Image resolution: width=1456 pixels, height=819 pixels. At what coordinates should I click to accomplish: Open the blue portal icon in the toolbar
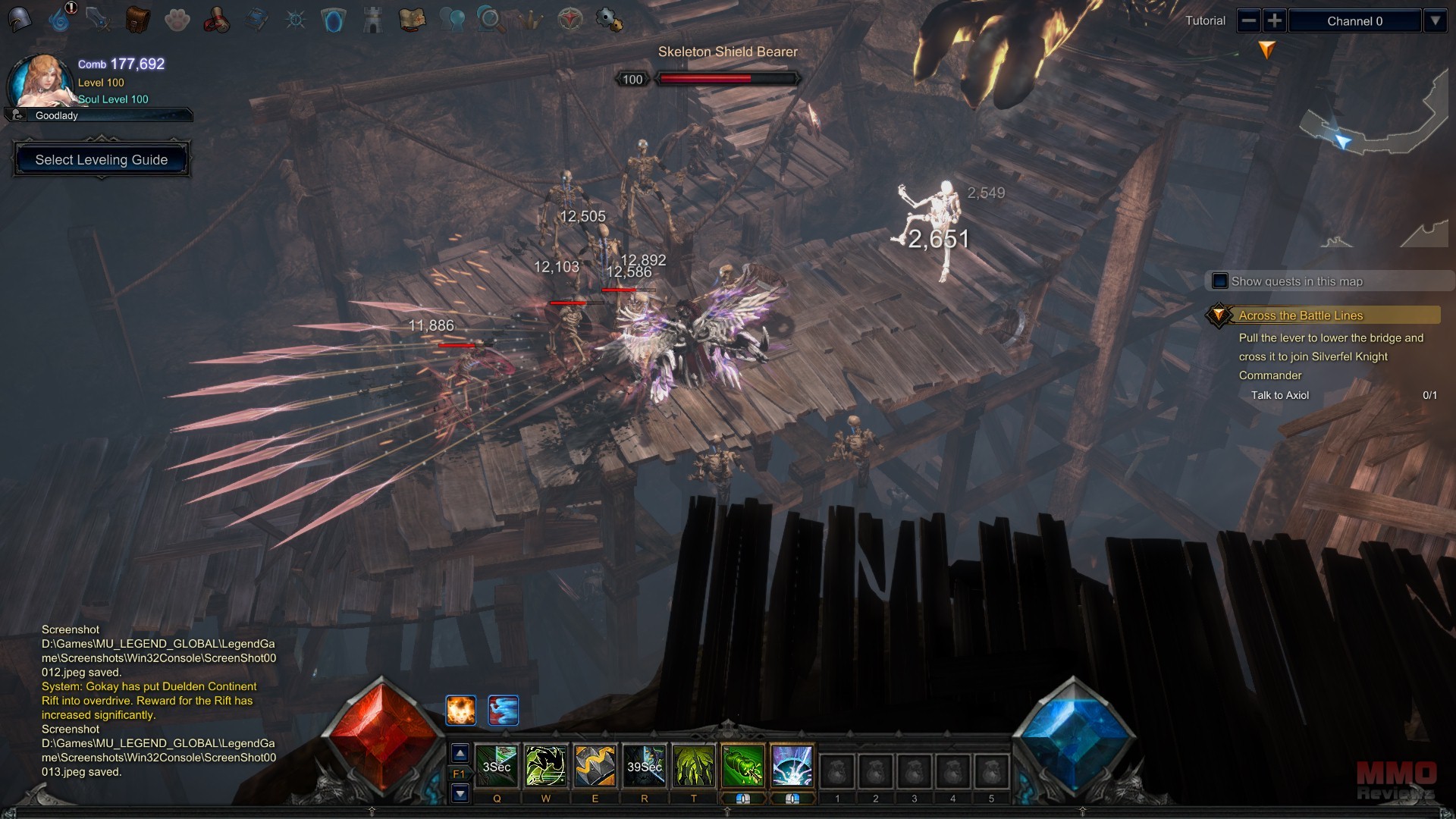click(x=334, y=19)
